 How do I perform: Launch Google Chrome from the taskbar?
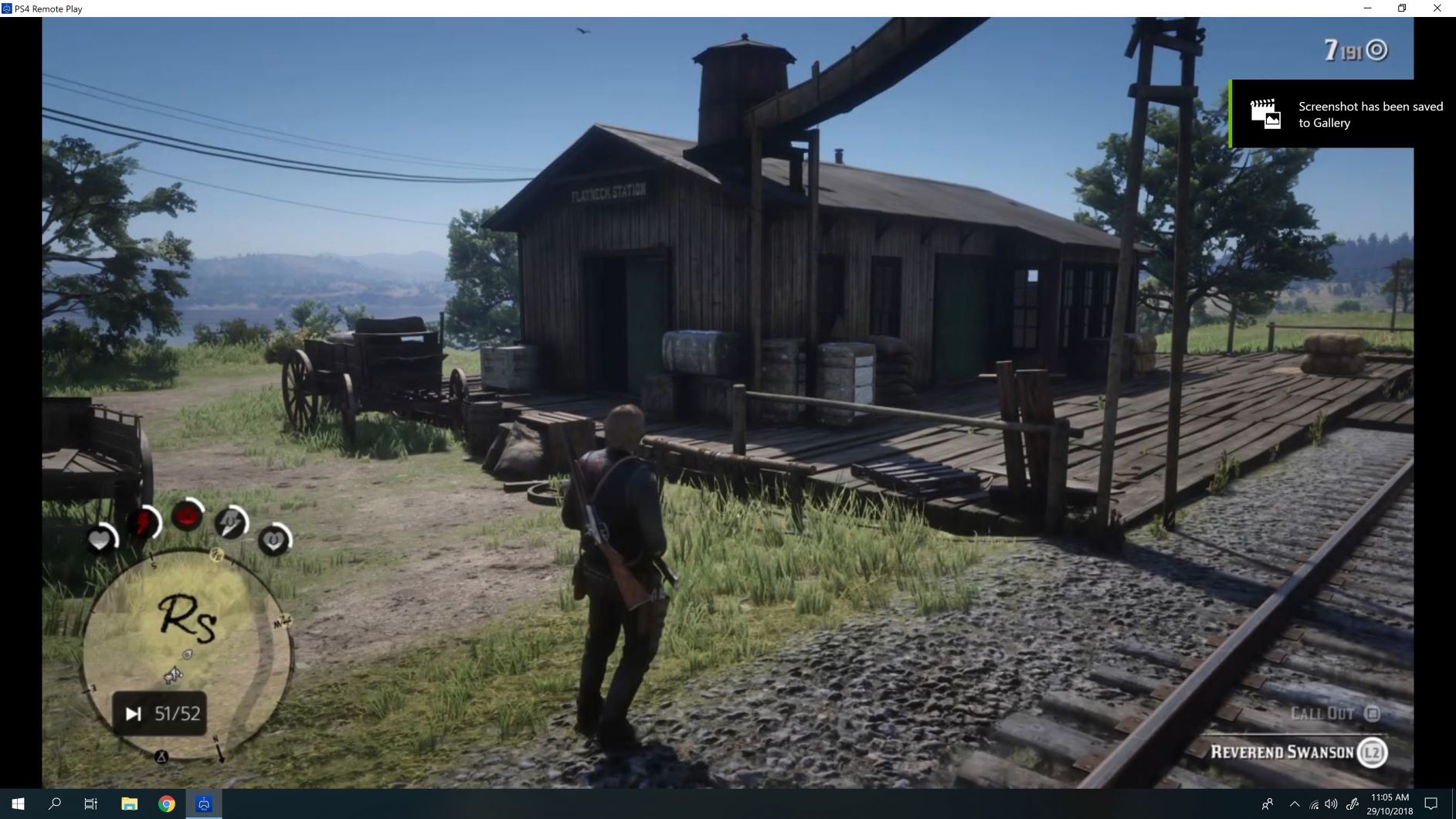pyautogui.click(x=165, y=804)
